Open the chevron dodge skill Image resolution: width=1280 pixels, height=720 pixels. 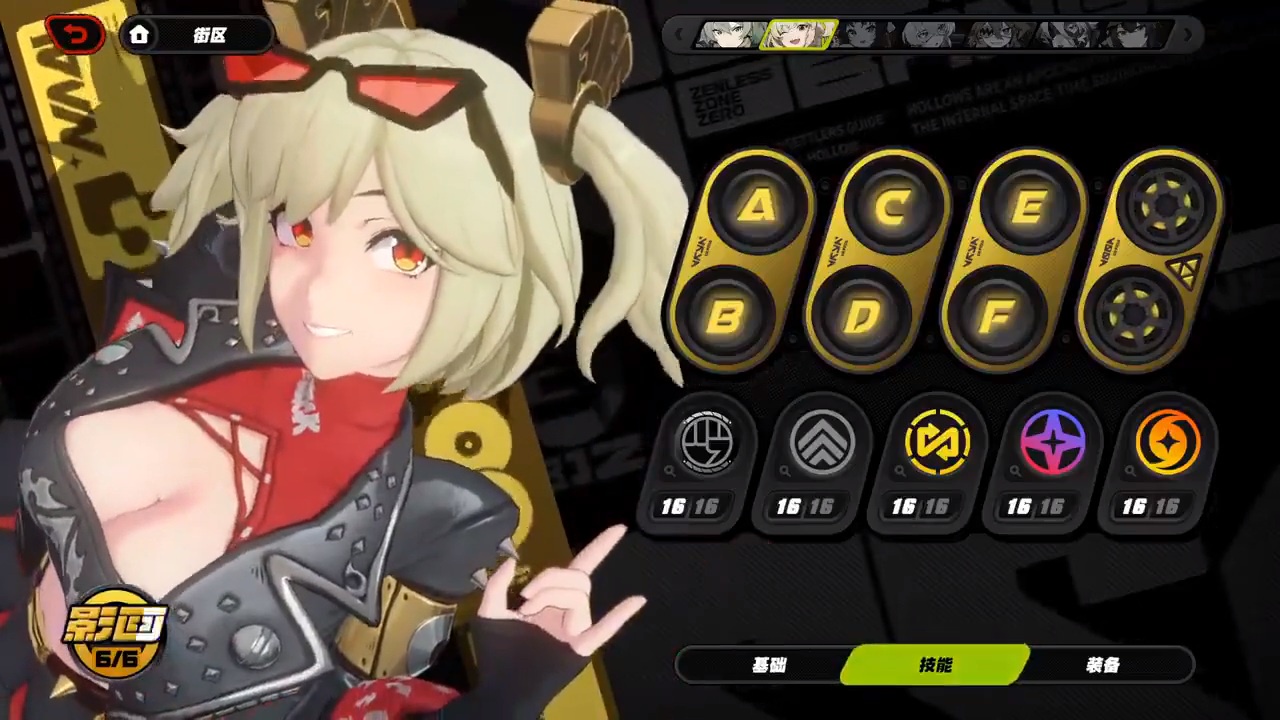coord(822,443)
